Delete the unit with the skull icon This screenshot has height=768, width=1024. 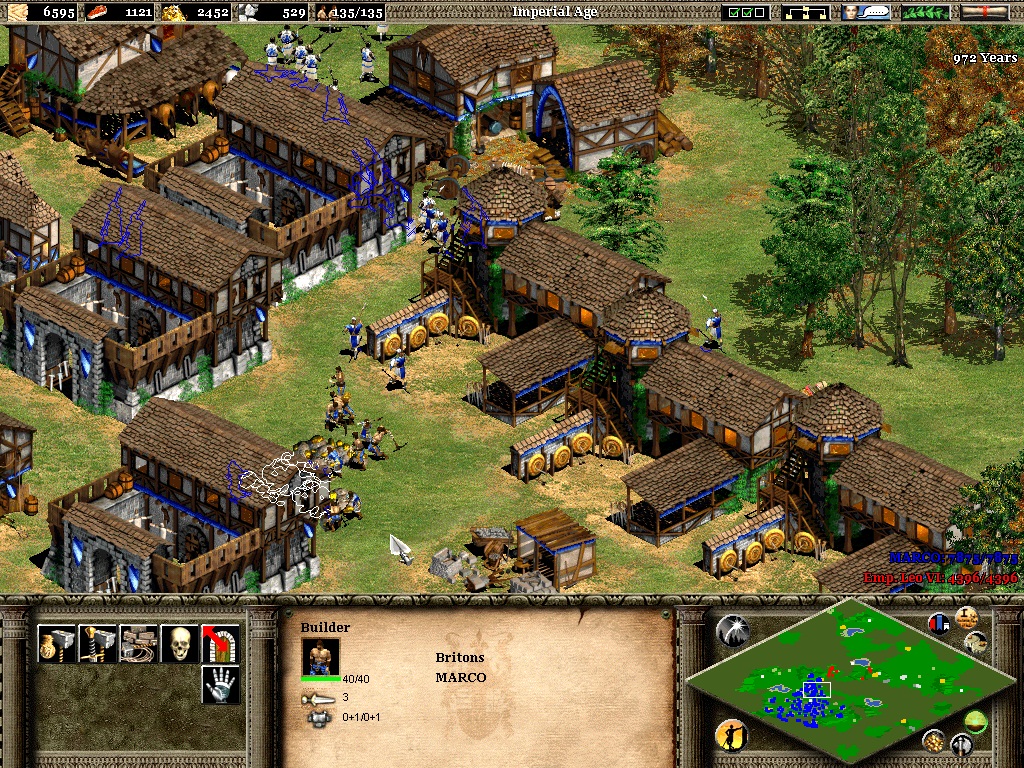click(x=180, y=644)
